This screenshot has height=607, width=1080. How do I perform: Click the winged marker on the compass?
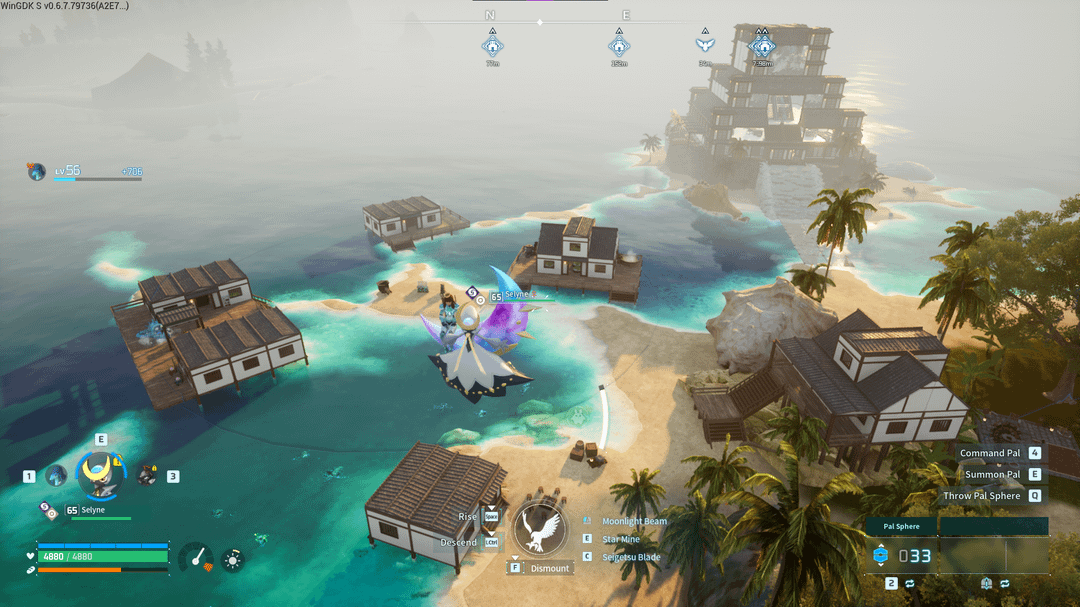point(705,45)
